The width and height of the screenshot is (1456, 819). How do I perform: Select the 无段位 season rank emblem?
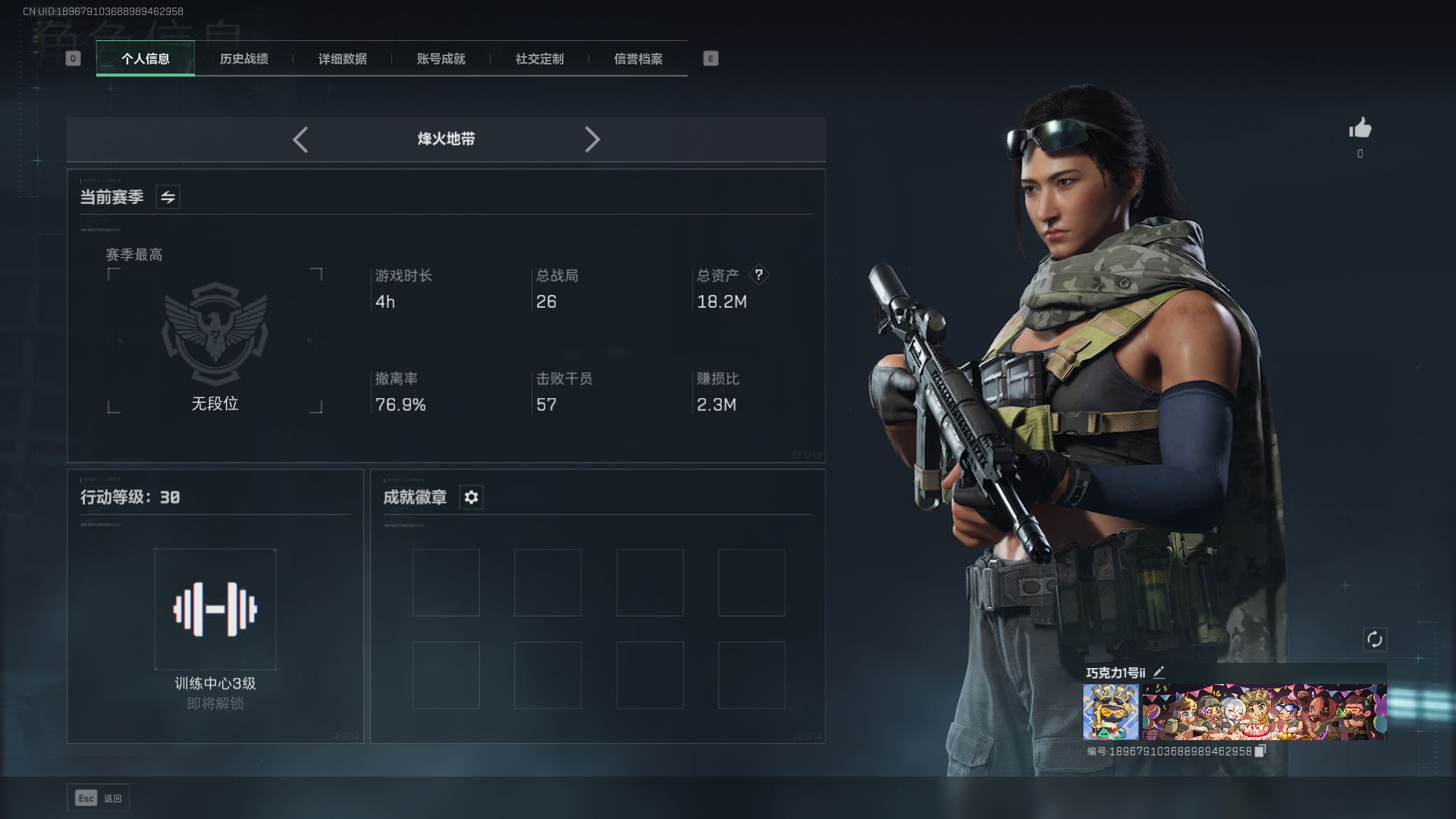pyautogui.click(x=215, y=334)
